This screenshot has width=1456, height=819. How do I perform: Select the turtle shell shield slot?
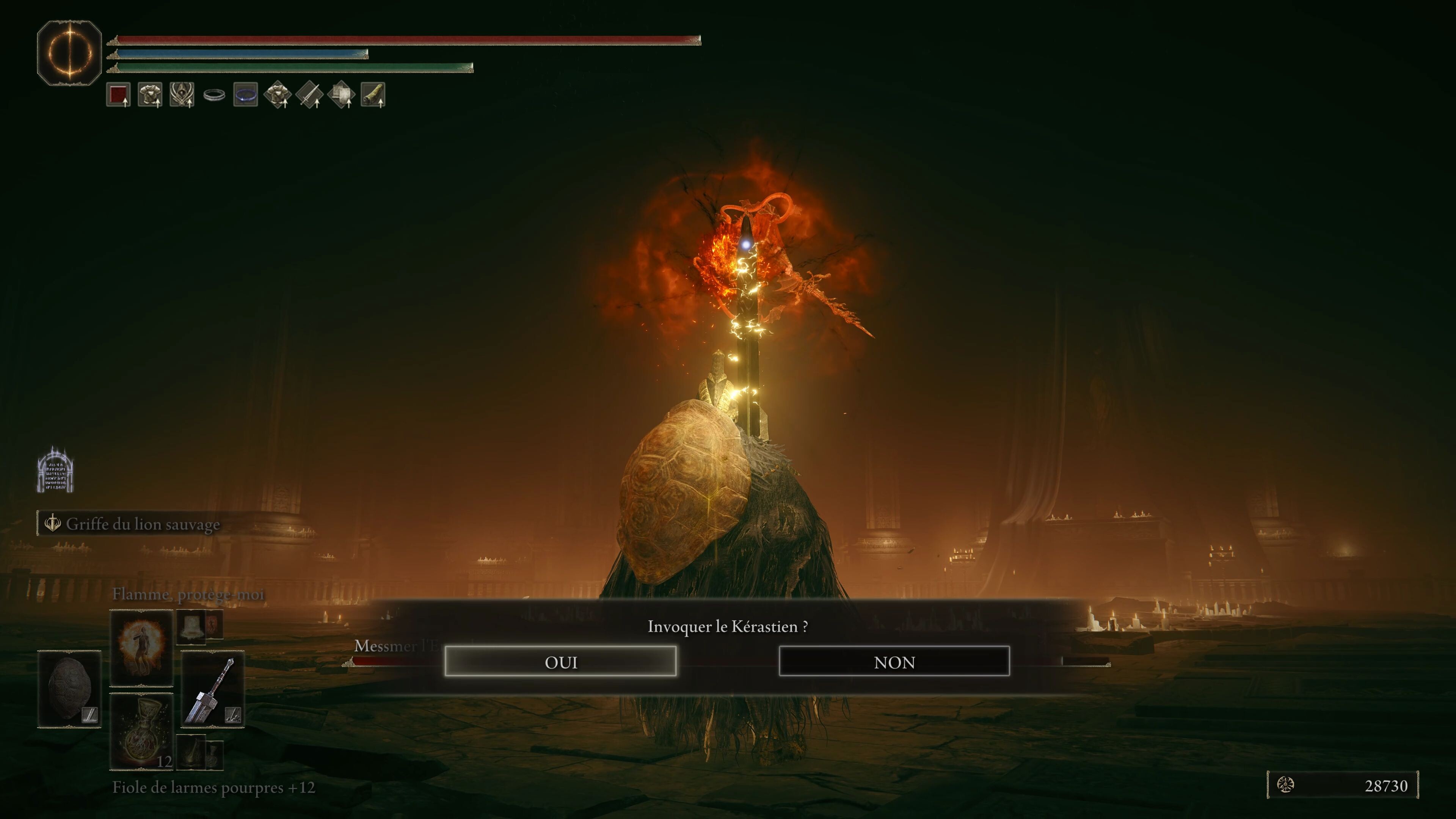(69, 688)
